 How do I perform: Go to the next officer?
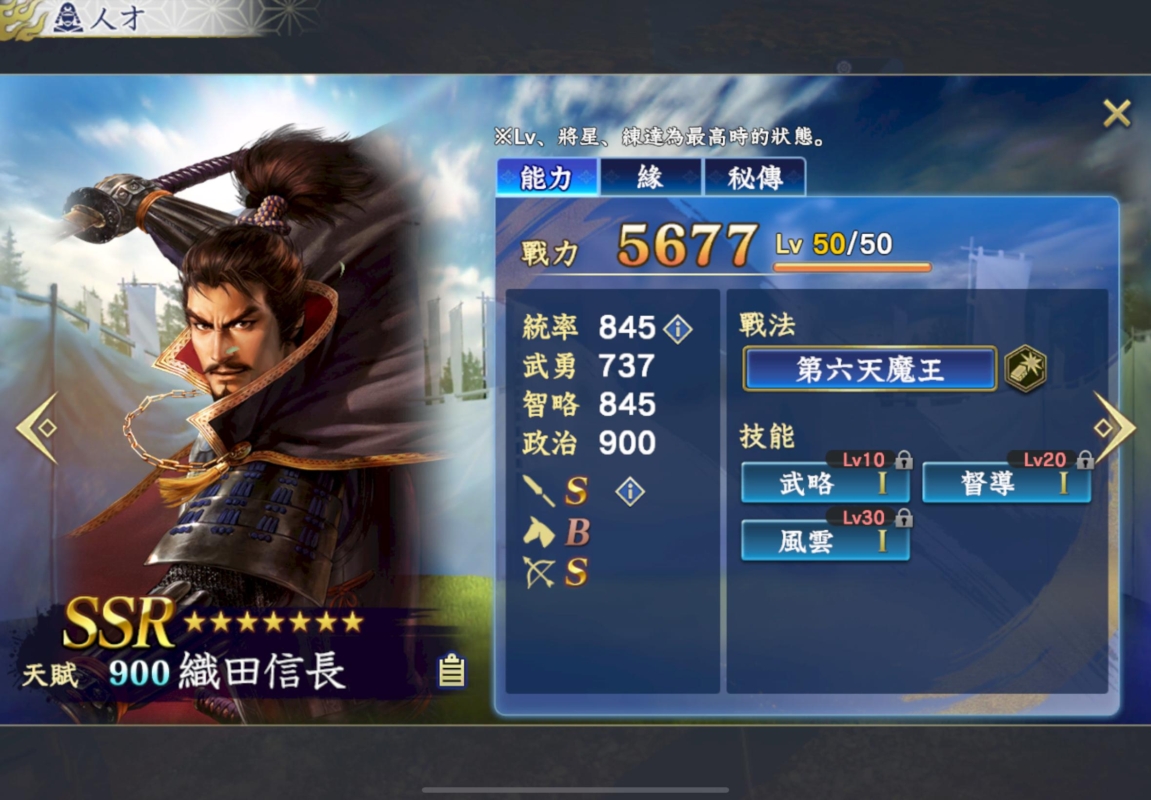click(1113, 428)
